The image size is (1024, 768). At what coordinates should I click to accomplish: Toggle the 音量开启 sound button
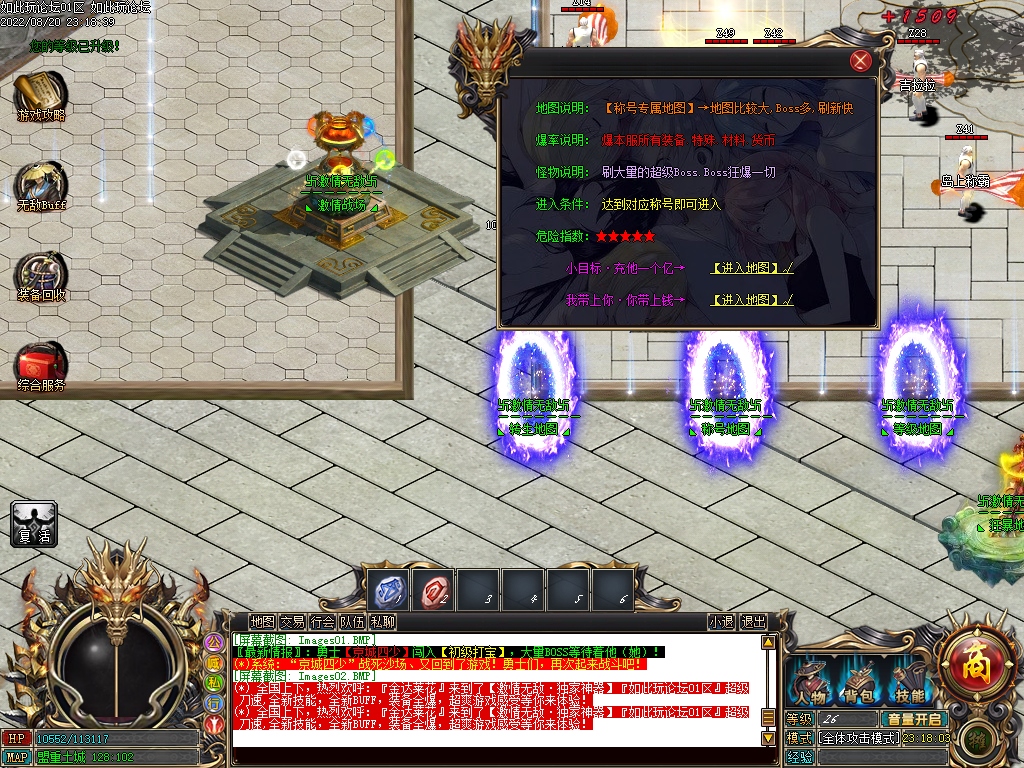914,719
